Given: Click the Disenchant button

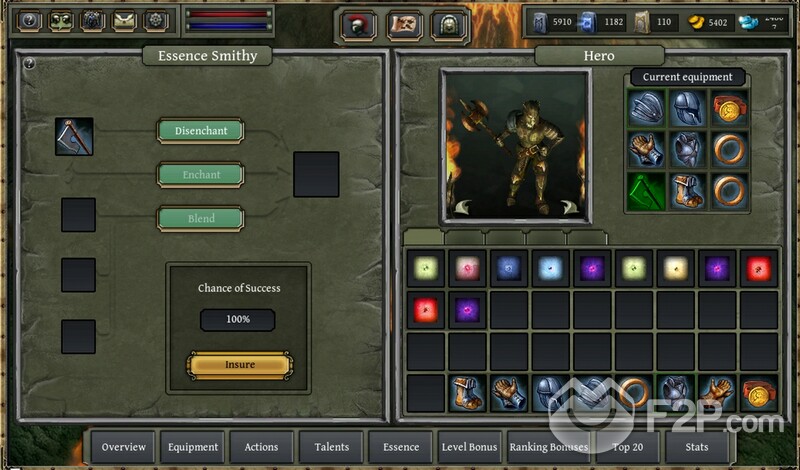Looking at the screenshot, I should pos(200,131).
